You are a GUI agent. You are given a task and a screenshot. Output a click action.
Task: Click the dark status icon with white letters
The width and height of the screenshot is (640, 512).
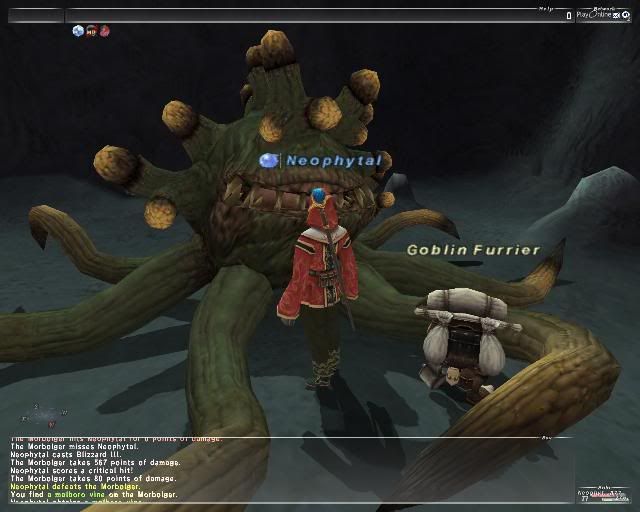click(91, 31)
